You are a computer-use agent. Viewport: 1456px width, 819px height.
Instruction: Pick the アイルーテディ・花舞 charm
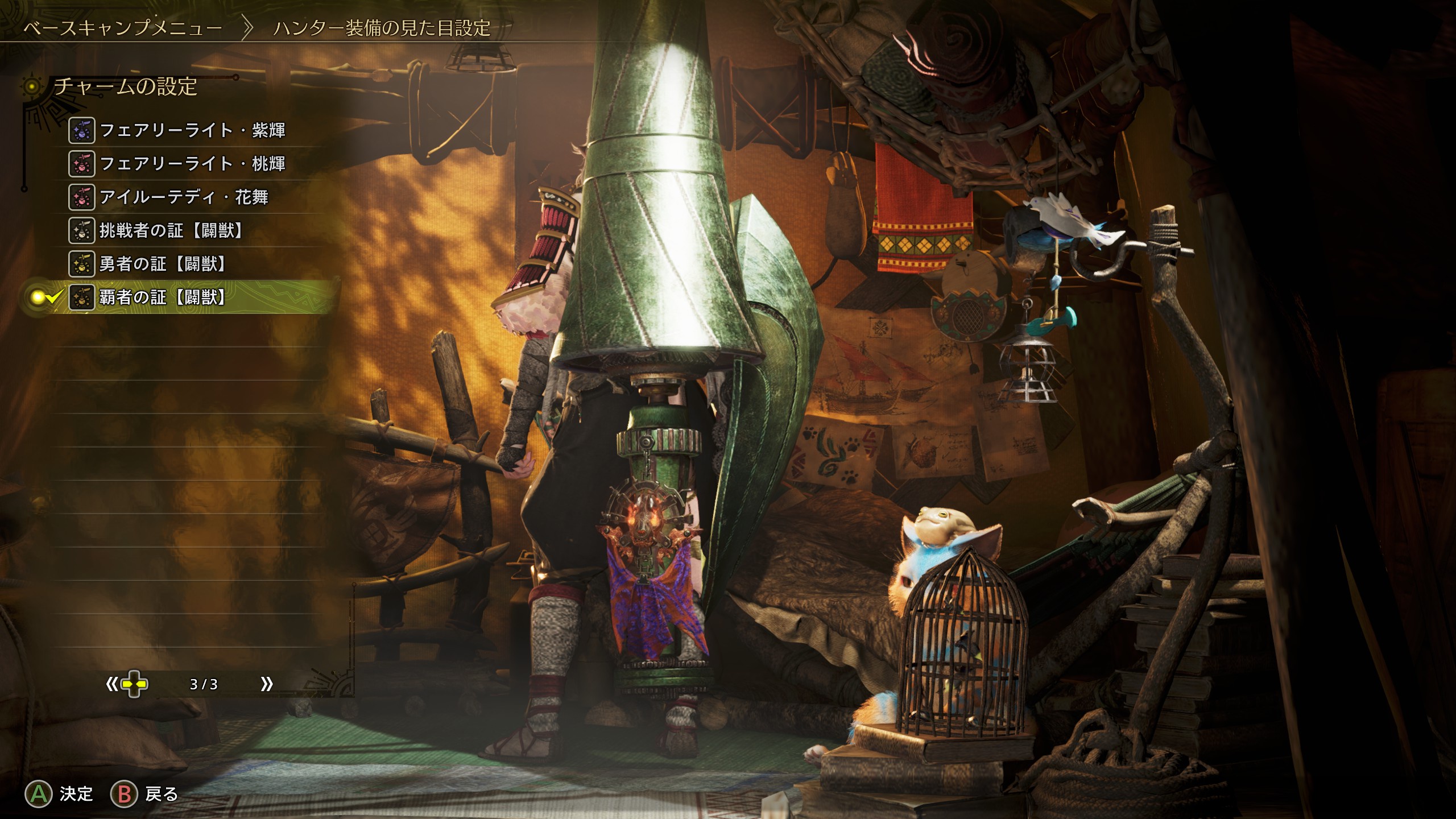click(183, 197)
